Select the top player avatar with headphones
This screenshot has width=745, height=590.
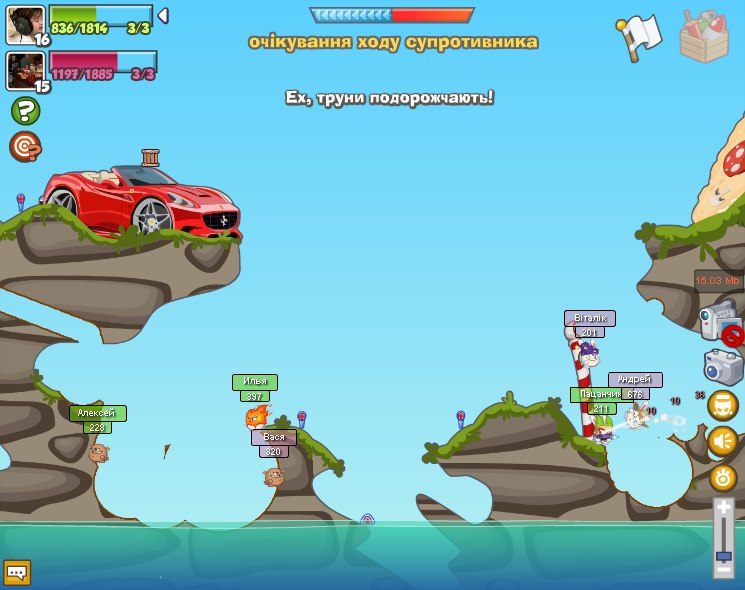24,24
